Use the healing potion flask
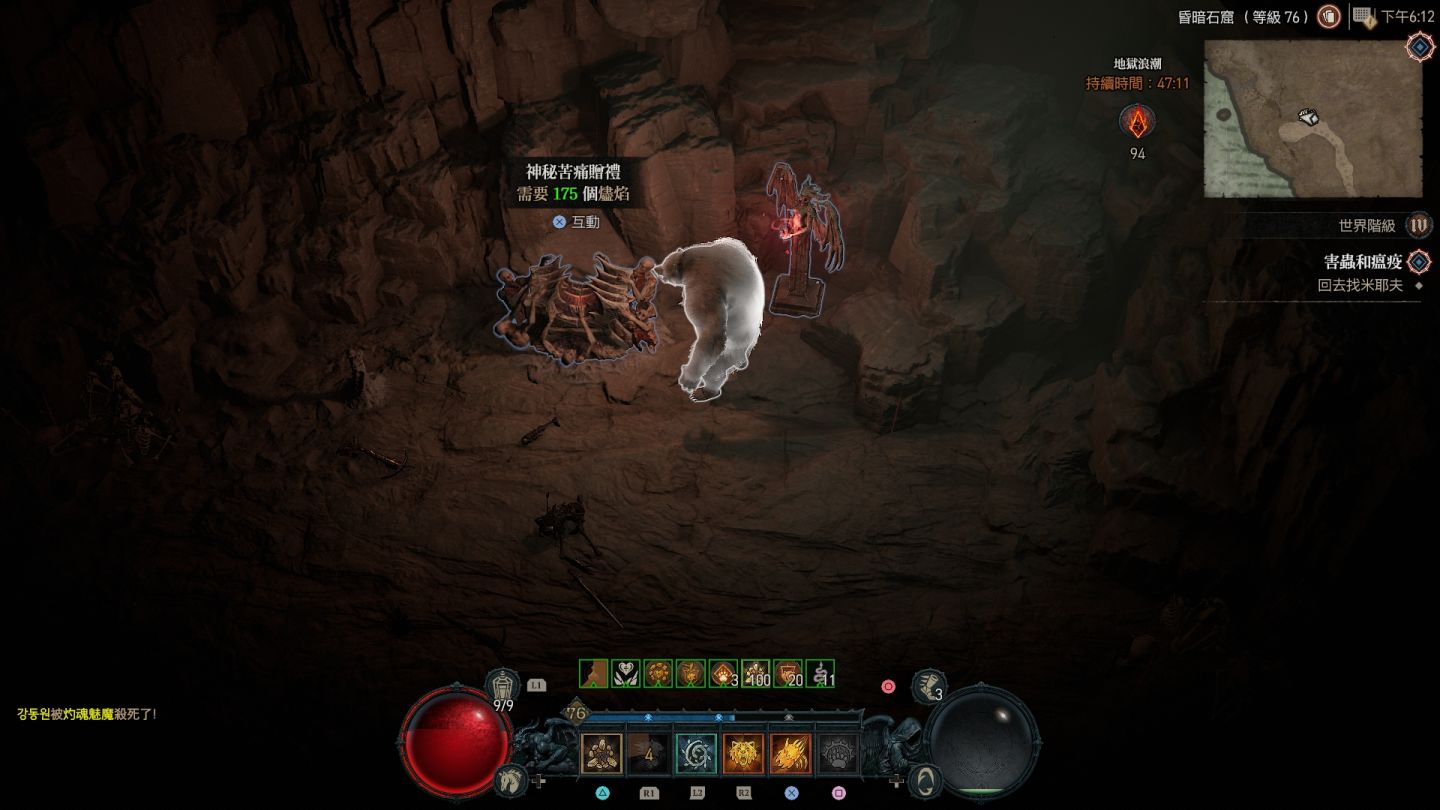This screenshot has height=810, width=1440. pyautogui.click(x=502, y=686)
